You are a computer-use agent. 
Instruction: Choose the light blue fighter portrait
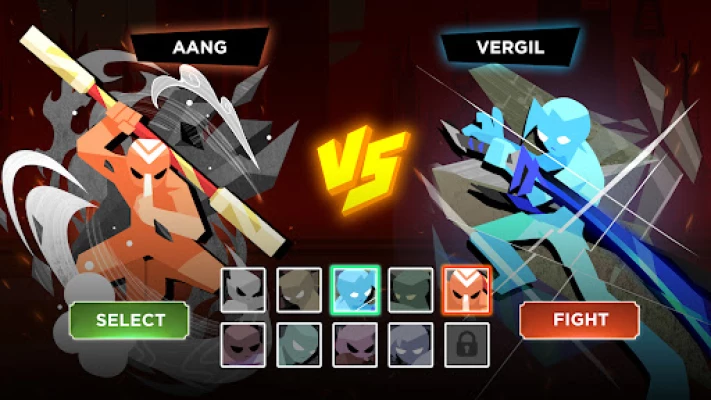[x=355, y=290]
